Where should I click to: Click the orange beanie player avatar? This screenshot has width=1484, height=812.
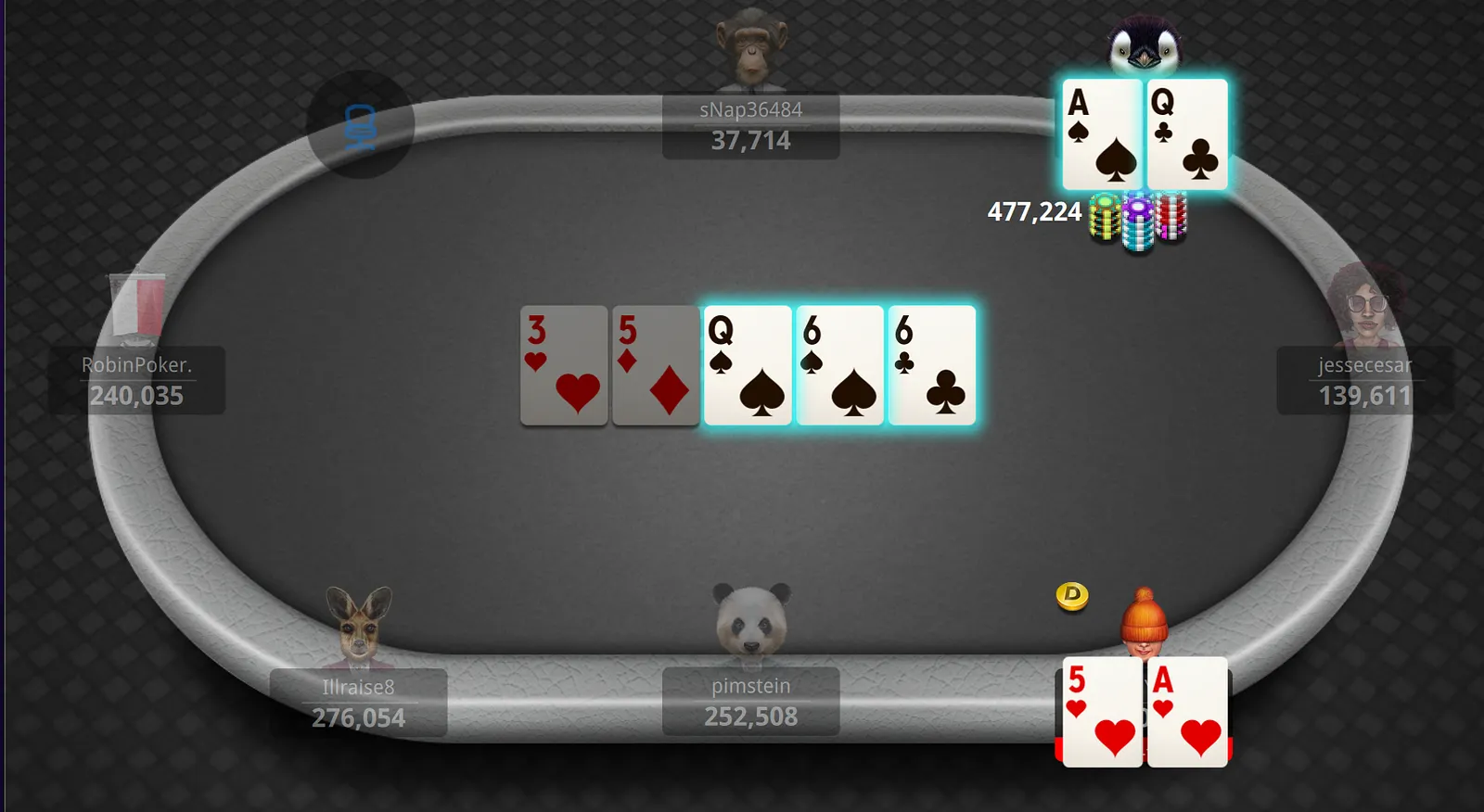coord(1144,618)
